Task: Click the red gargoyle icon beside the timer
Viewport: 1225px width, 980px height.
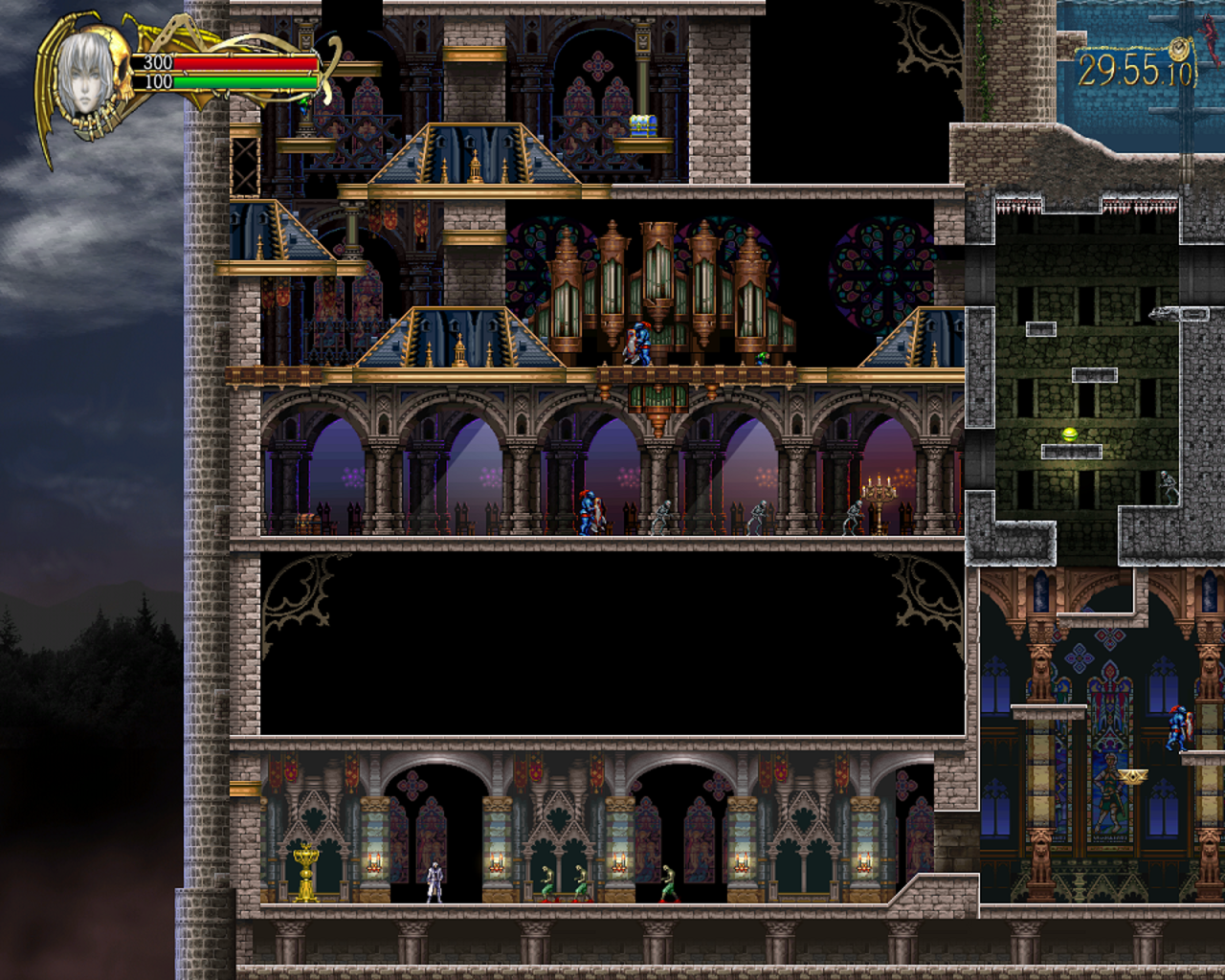Action: [1208, 40]
